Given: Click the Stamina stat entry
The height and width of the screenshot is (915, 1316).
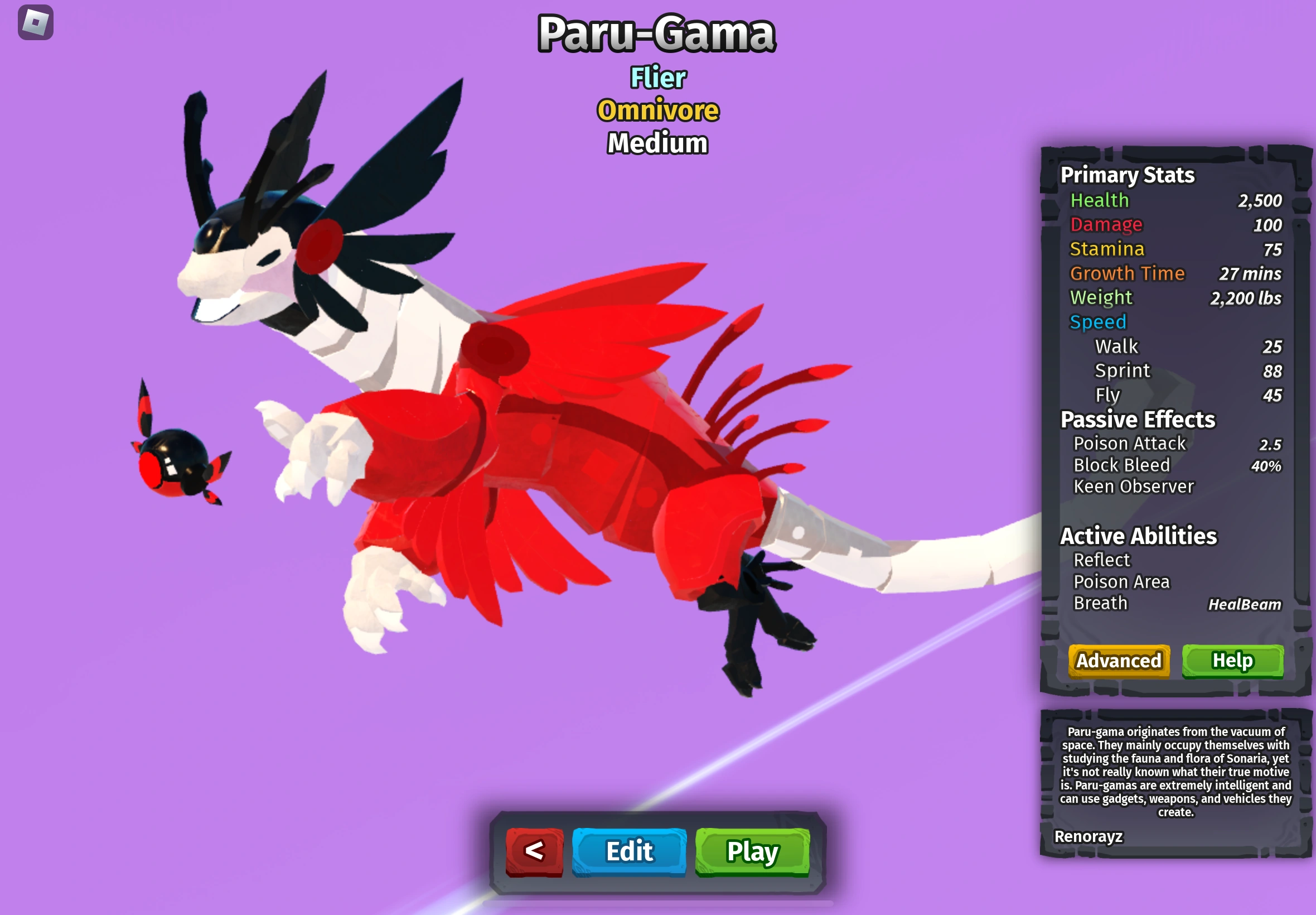Looking at the screenshot, I should 1107,249.
